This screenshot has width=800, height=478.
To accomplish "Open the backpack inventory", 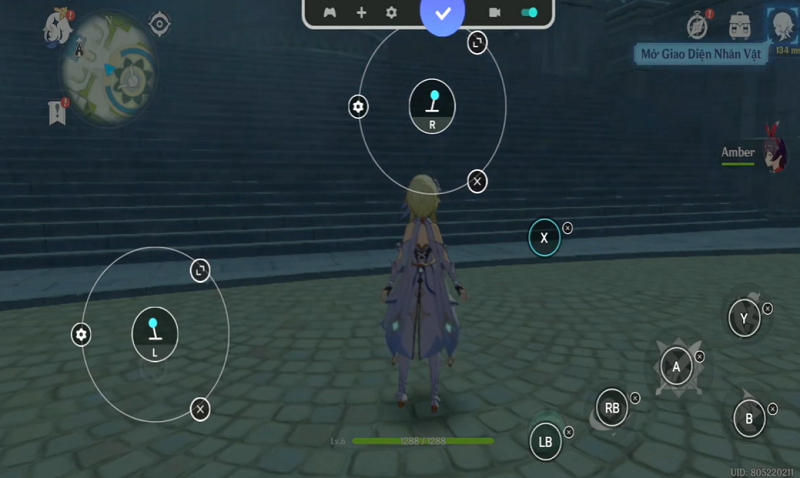I will pyautogui.click(x=740, y=25).
